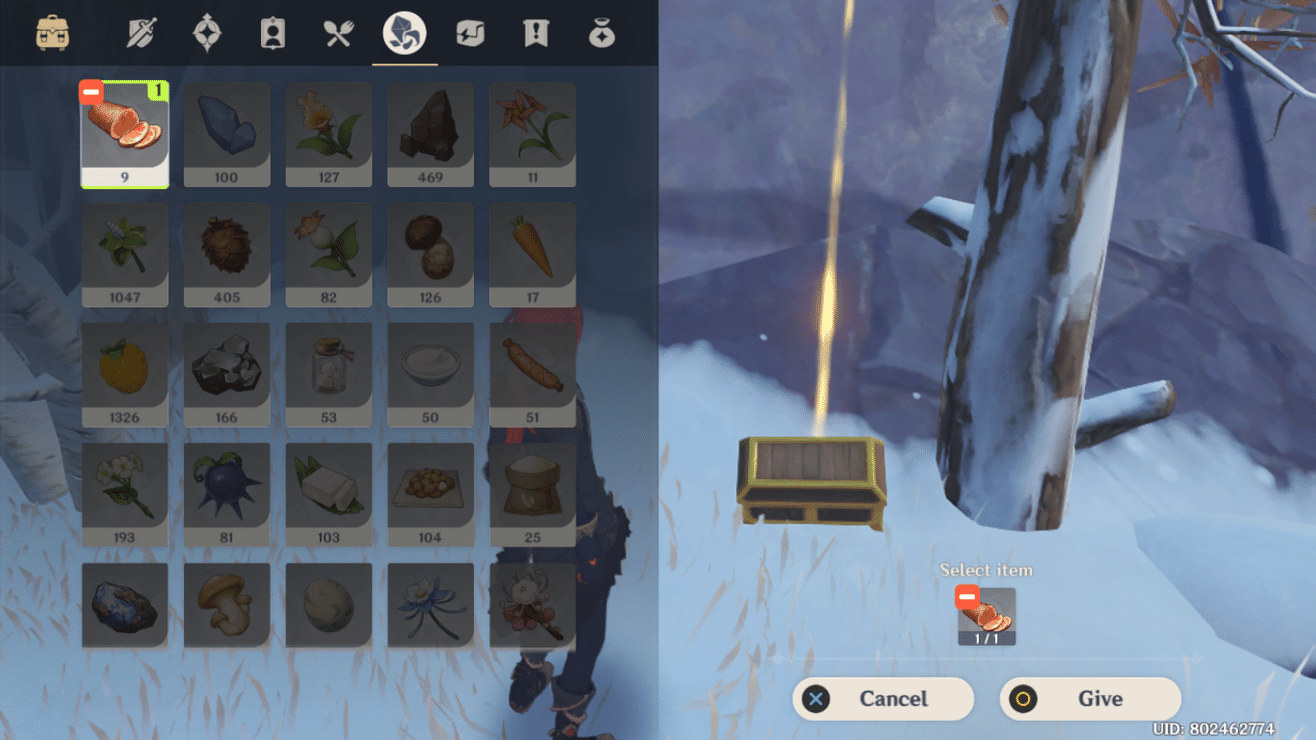Open the Quest Items section

click(x=534, y=33)
